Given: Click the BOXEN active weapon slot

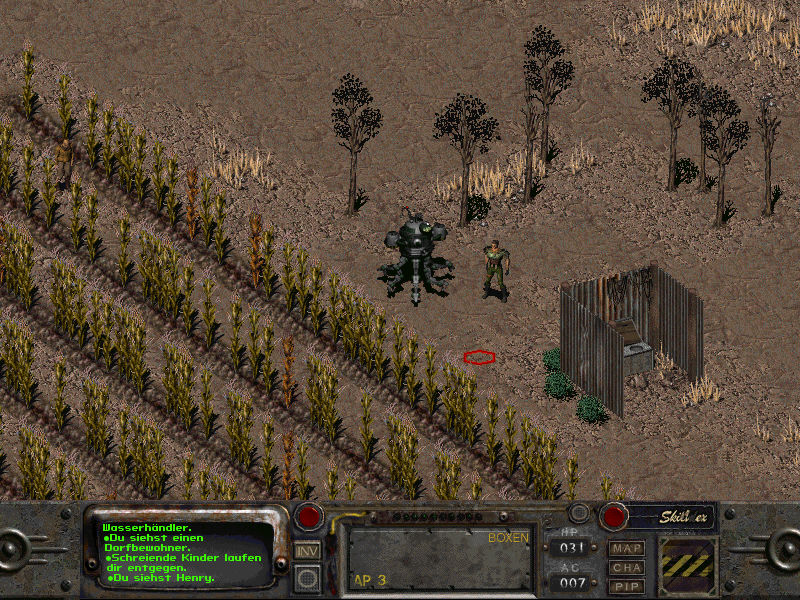Looking at the screenshot, I should (438, 558).
